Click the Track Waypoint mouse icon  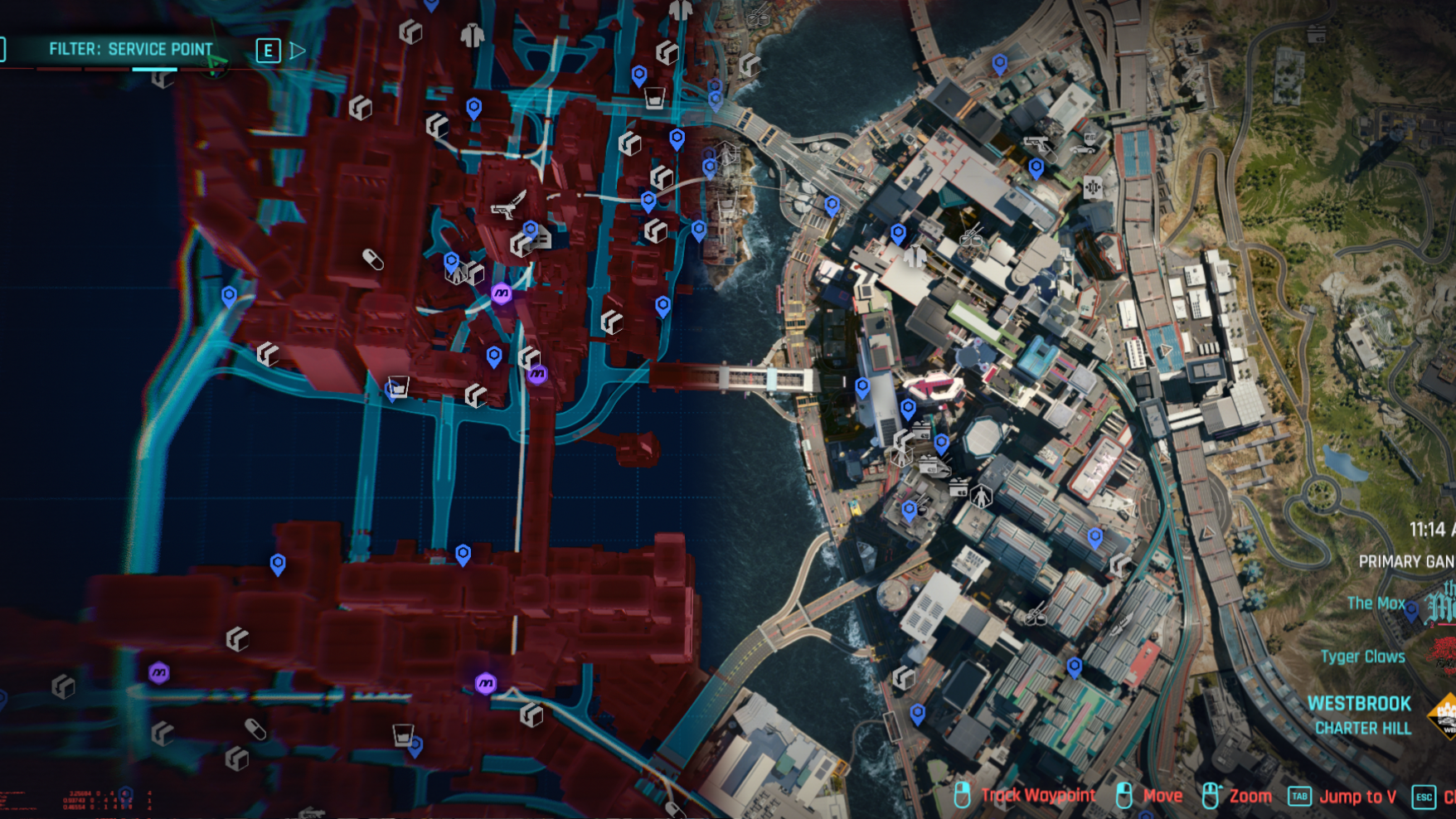963,796
